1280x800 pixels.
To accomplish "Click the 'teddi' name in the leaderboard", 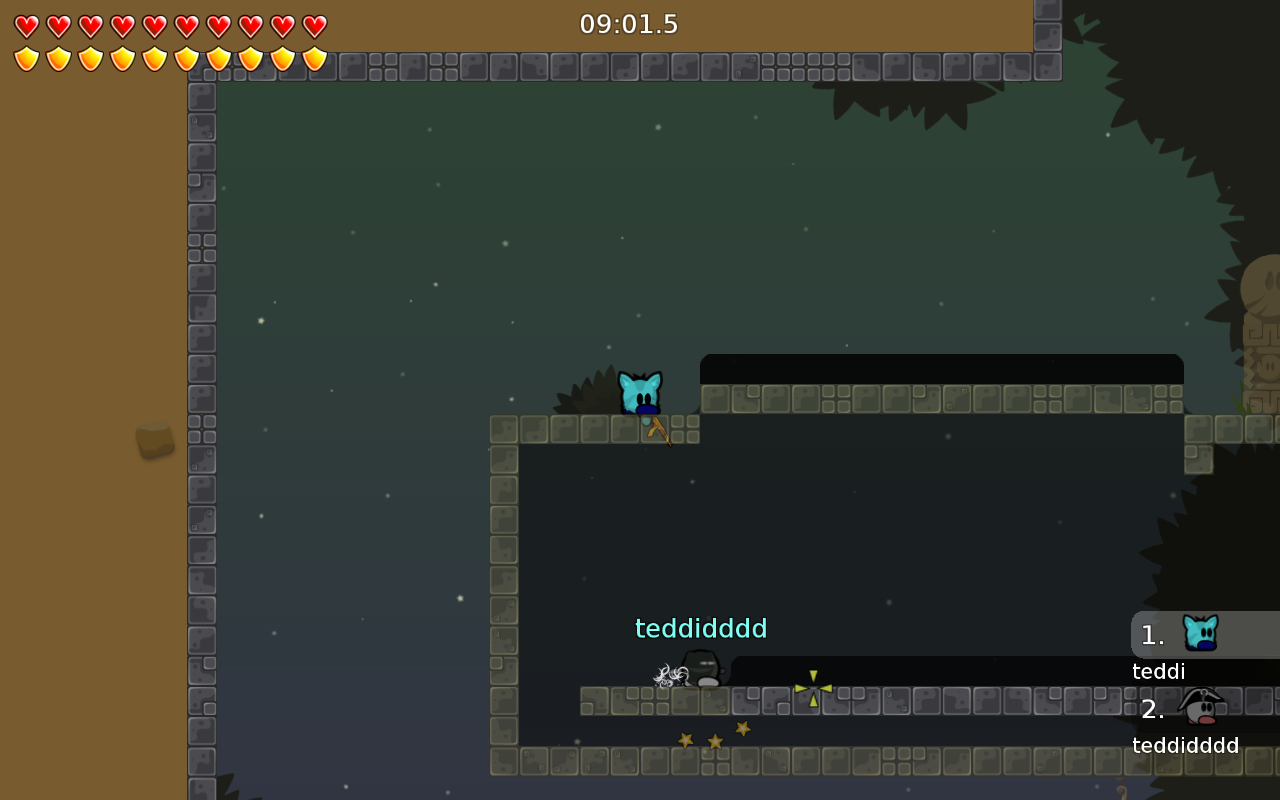I will coord(1158,672).
